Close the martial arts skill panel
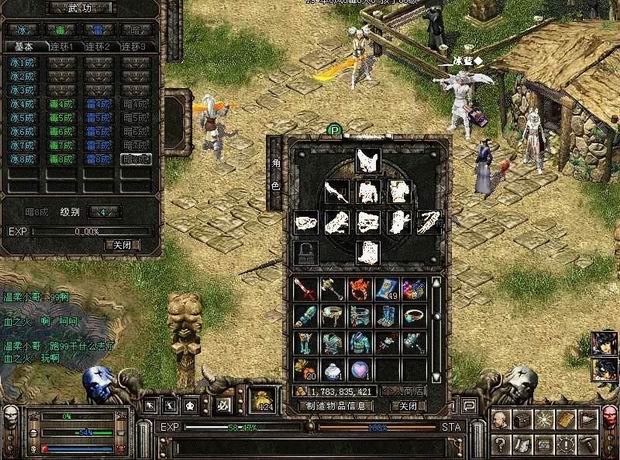The image size is (620, 460). tap(120, 244)
